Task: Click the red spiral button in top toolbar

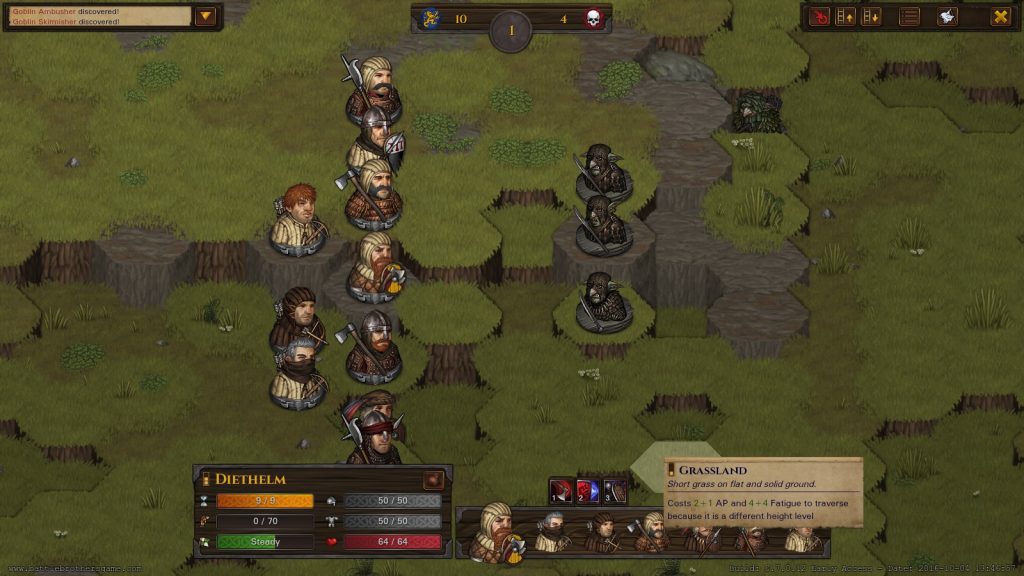Action: point(820,16)
